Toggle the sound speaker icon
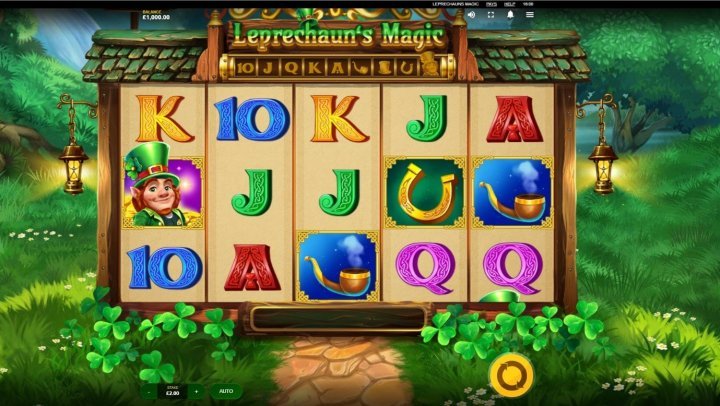Image resolution: width=720 pixels, height=406 pixels. [x=472, y=15]
